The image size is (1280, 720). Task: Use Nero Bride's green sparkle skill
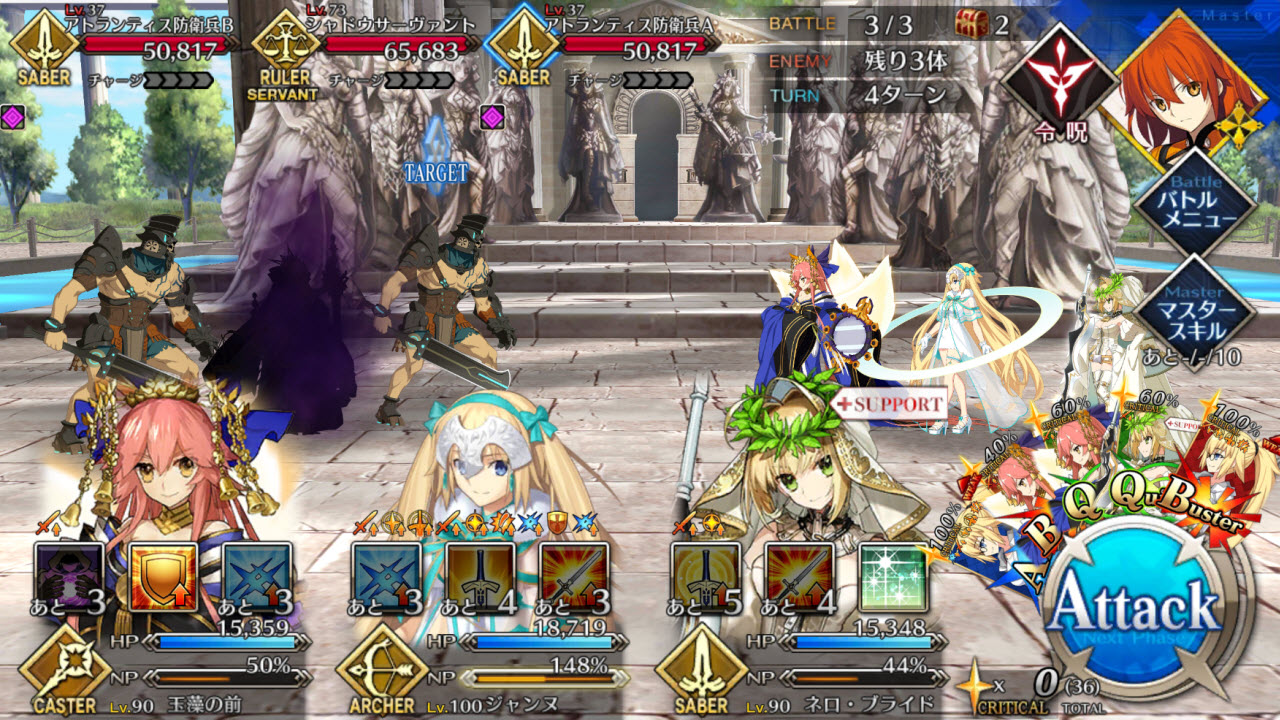pyautogui.click(x=893, y=577)
